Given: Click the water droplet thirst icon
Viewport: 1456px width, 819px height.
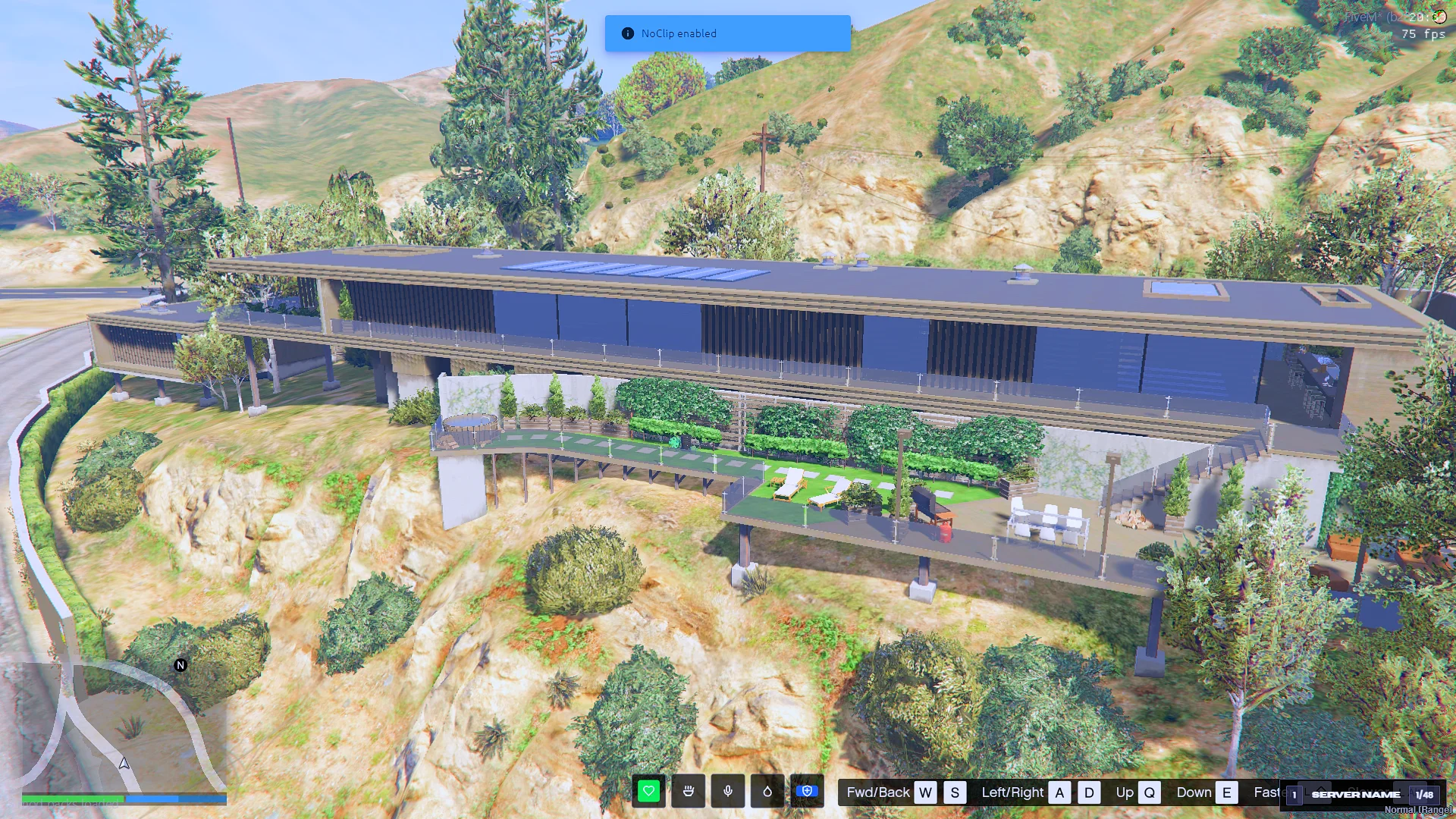Looking at the screenshot, I should click(x=767, y=792).
